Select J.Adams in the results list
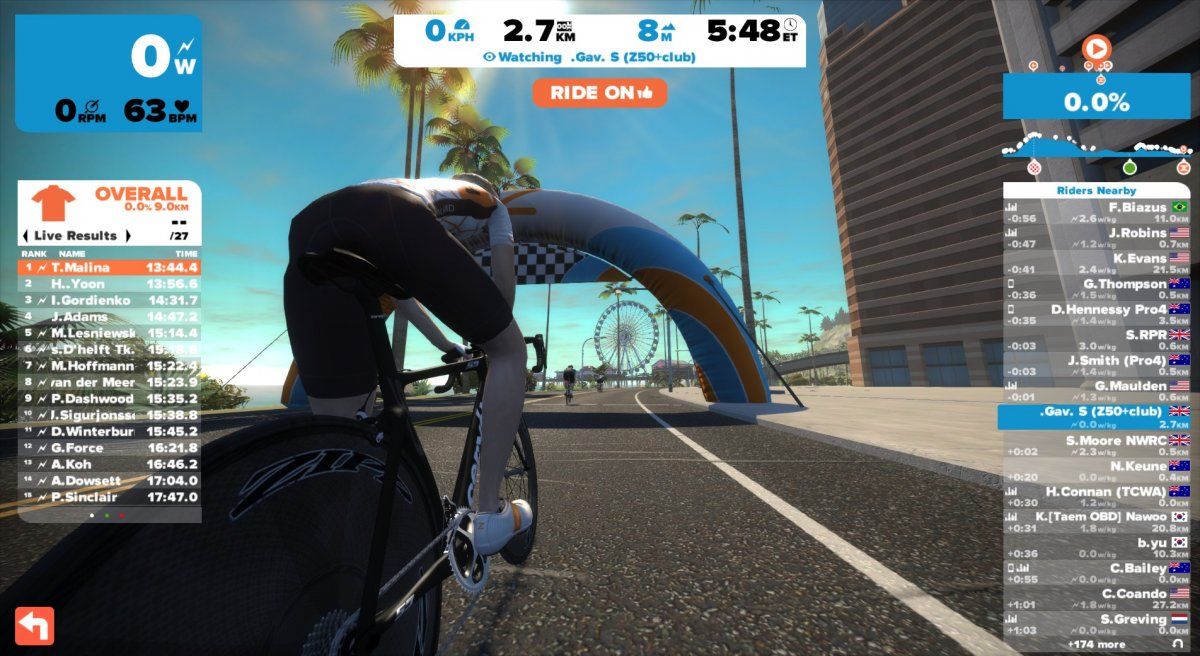The height and width of the screenshot is (656, 1200). tap(110, 317)
